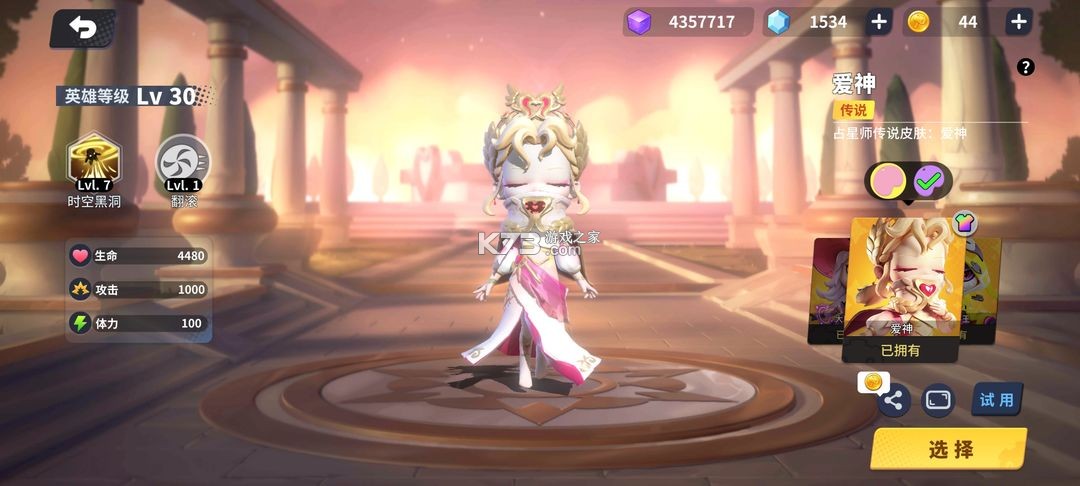Try out the skin with 试用

(996, 400)
